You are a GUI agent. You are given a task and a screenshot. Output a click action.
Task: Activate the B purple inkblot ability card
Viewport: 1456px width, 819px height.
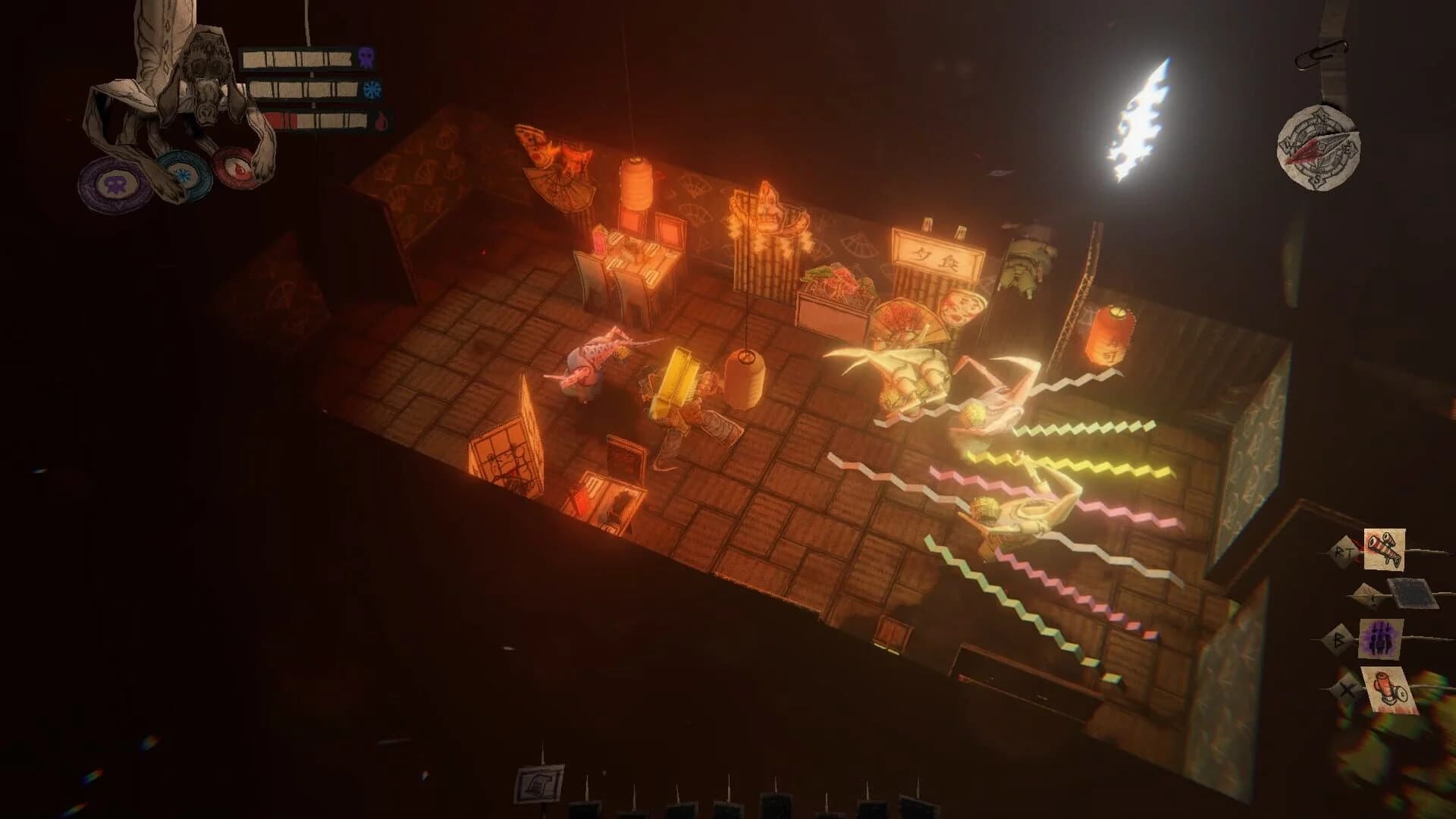pyautogui.click(x=1382, y=638)
